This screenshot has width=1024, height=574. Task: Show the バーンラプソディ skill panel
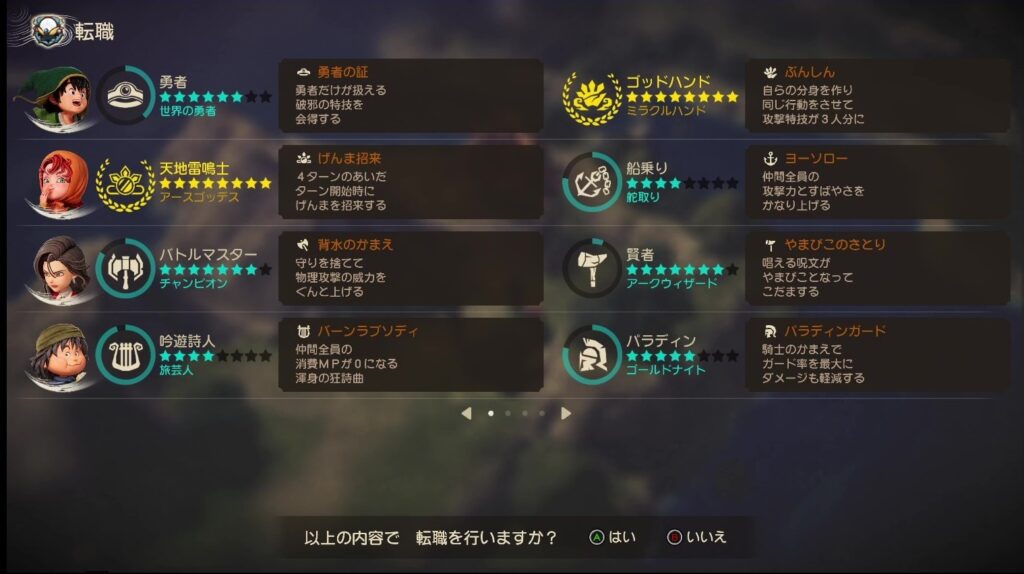[x=410, y=354]
